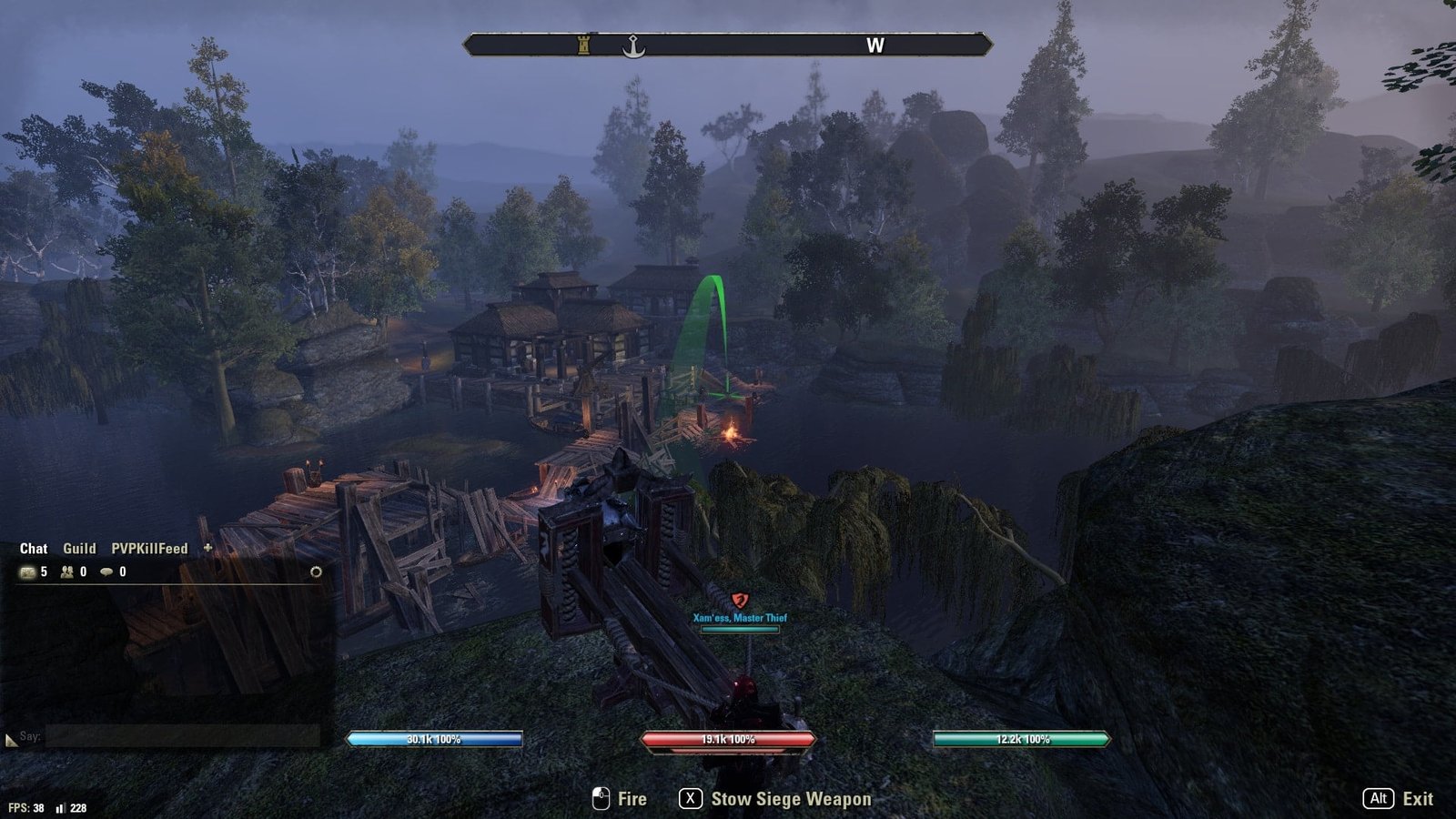This screenshot has width=1456, height=819.
Task: Open notifications via the speech bubble icon
Action: (x=107, y=572)
